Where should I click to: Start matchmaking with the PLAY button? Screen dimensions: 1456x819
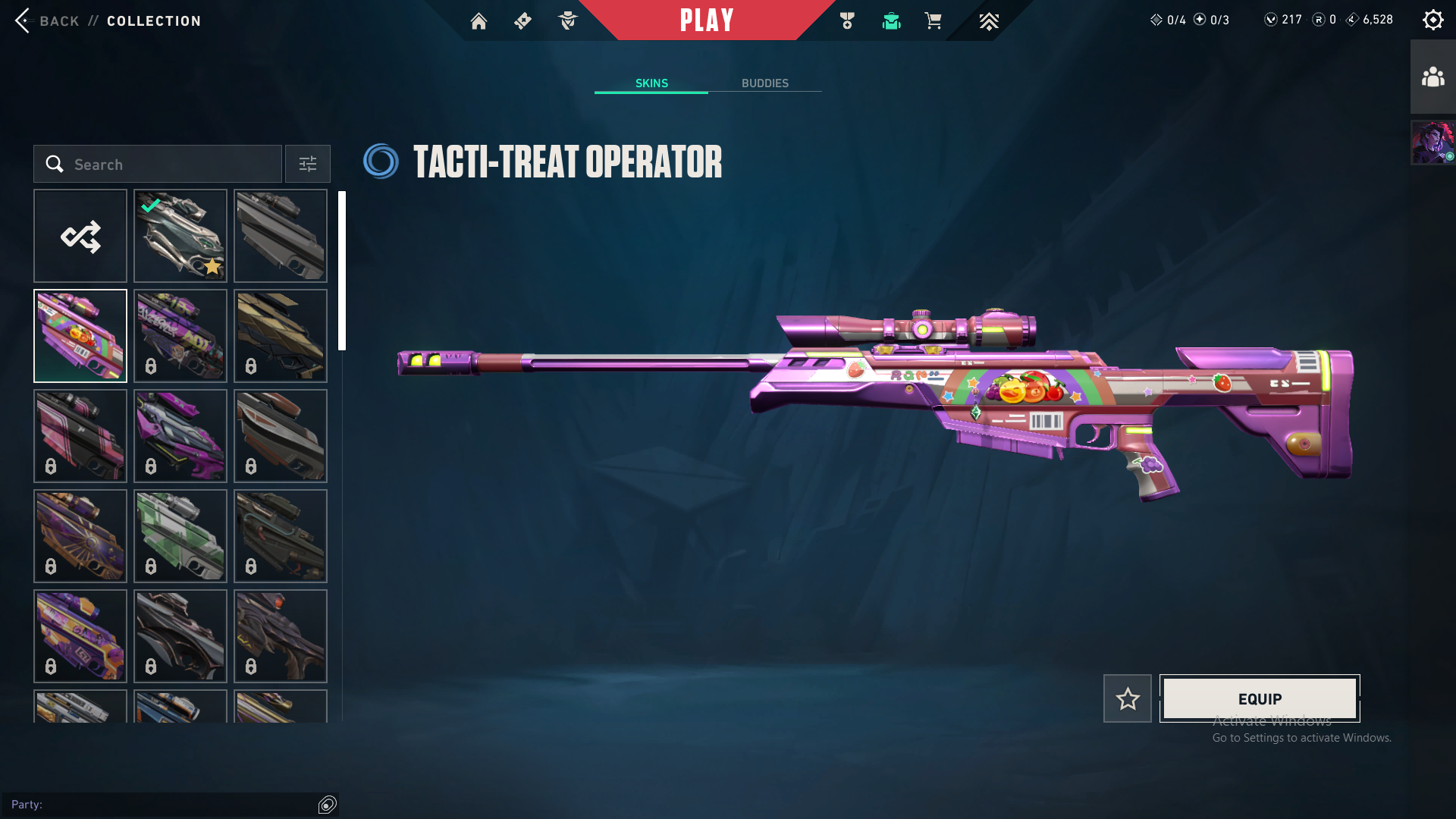(x=707, y=20)
